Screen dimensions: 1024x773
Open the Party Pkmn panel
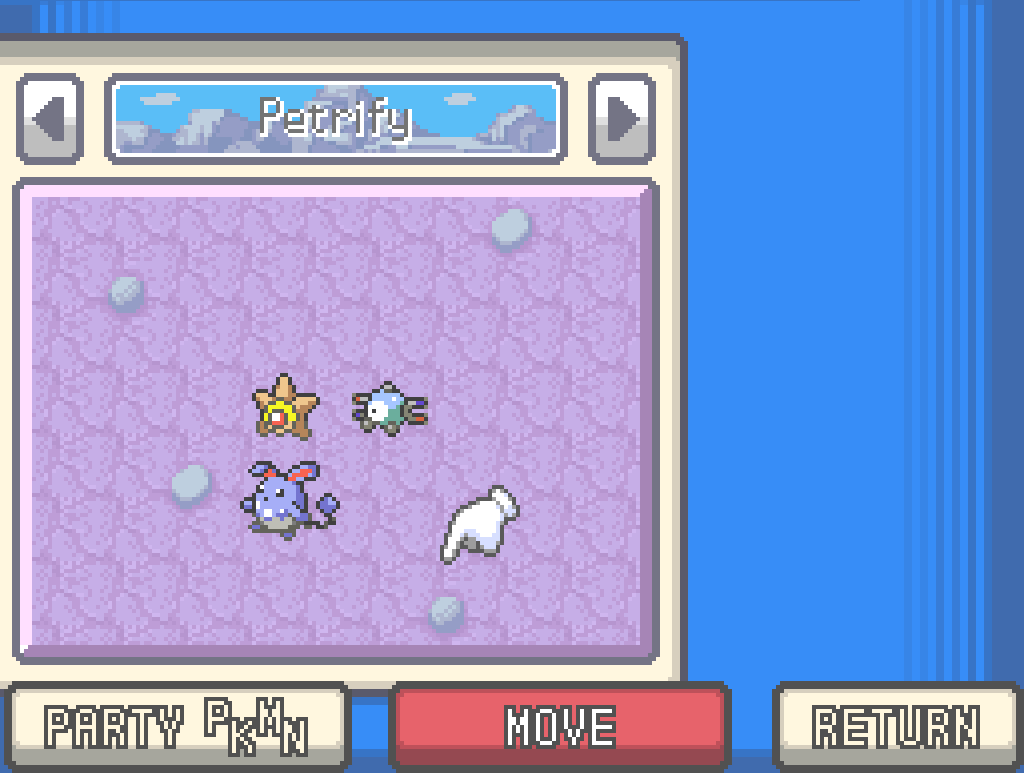(x=176, y=725)
